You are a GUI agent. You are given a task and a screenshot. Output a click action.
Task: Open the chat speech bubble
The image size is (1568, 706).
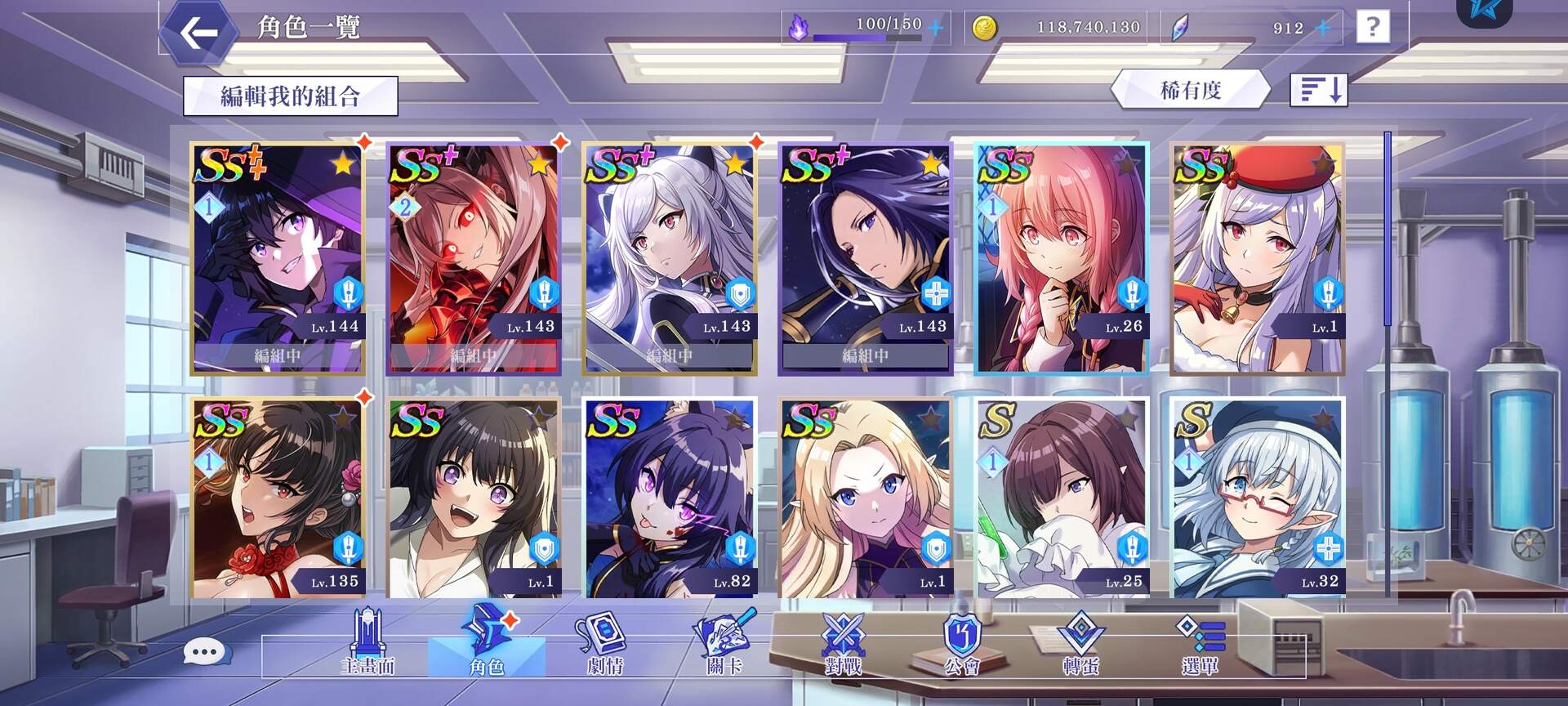click(203, 652)
